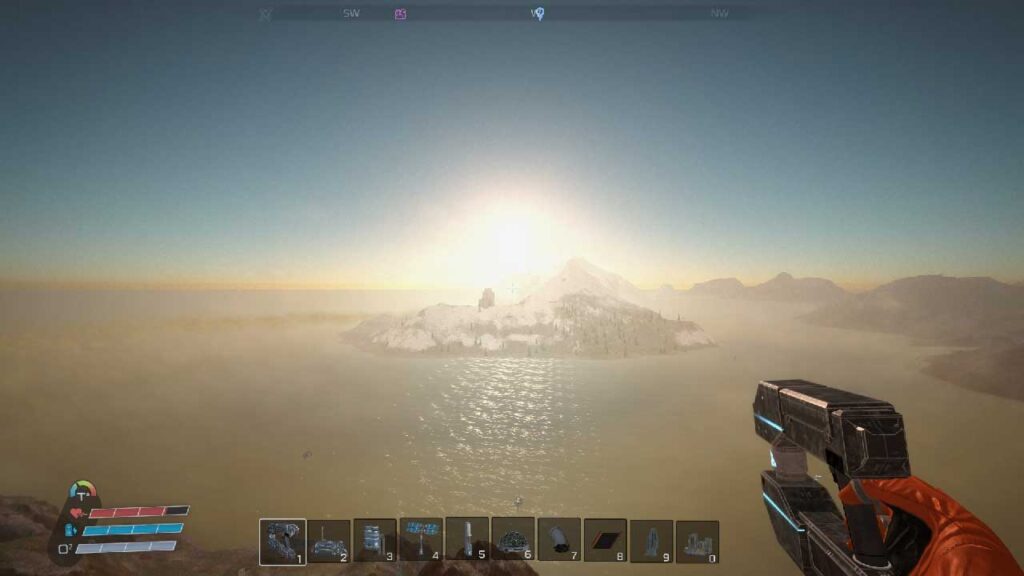Image resolution: width=1024 pixels, height=576 pixels.
Task: Select the construction tool in hotbar slot 1
Action: point(282,541)
